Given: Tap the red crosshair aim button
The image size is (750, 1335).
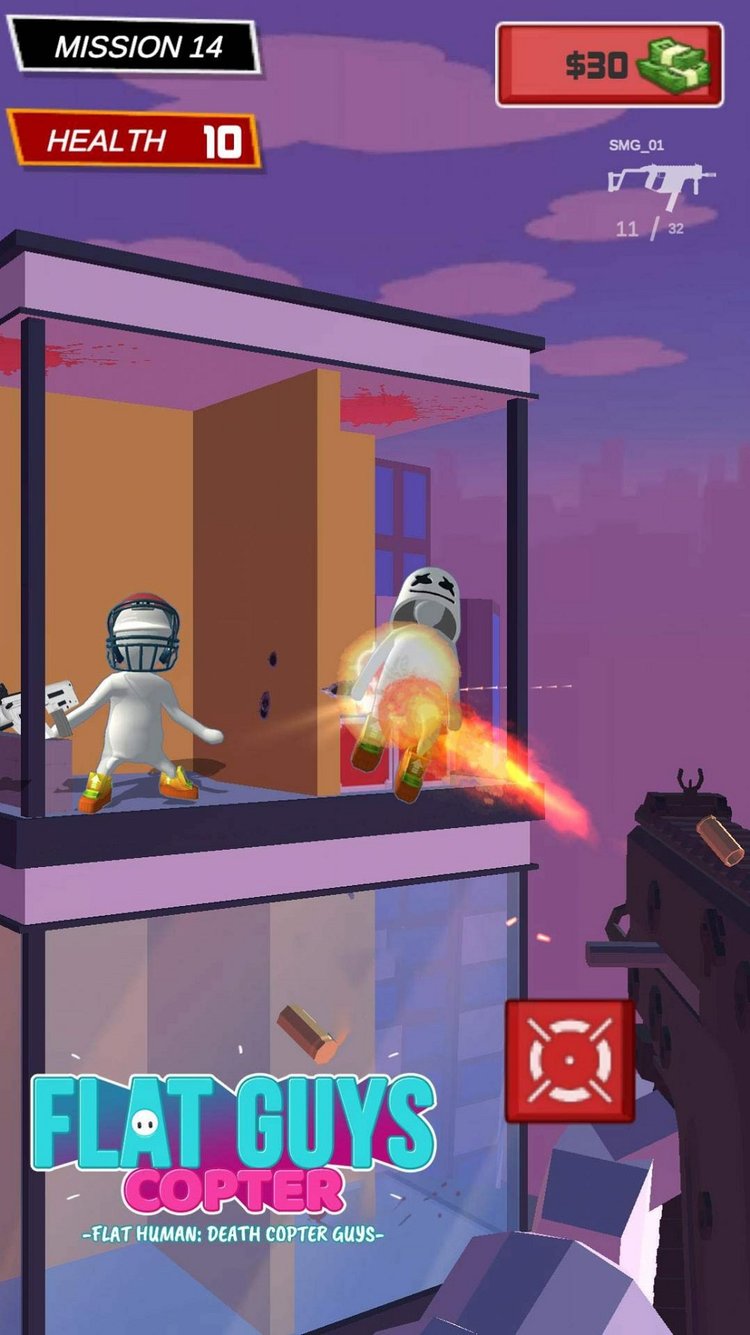Looking at the screenshot, I should [569, 1061].
